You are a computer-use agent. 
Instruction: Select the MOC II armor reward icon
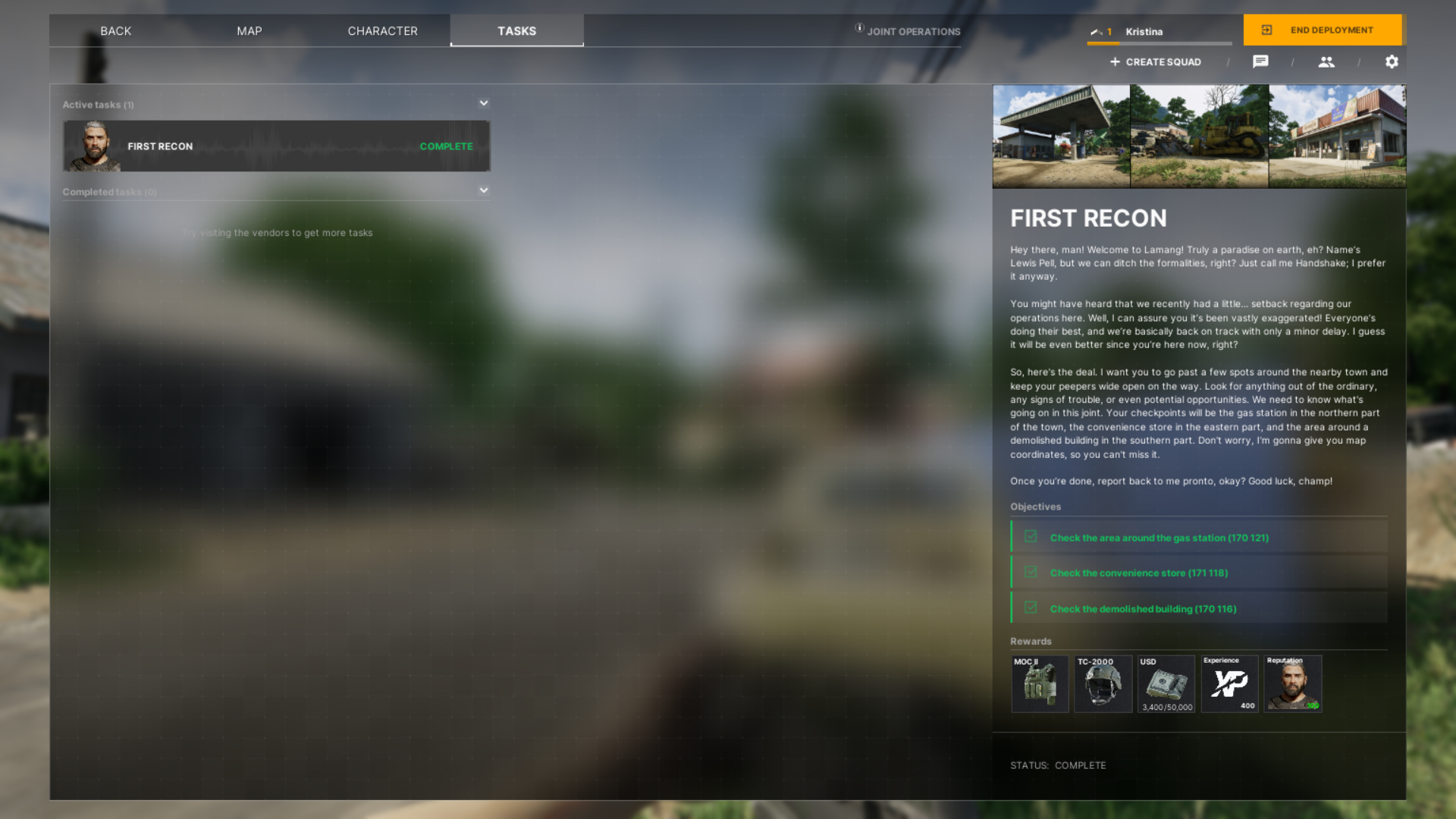pyautogui.click(x=1040, y=684)
